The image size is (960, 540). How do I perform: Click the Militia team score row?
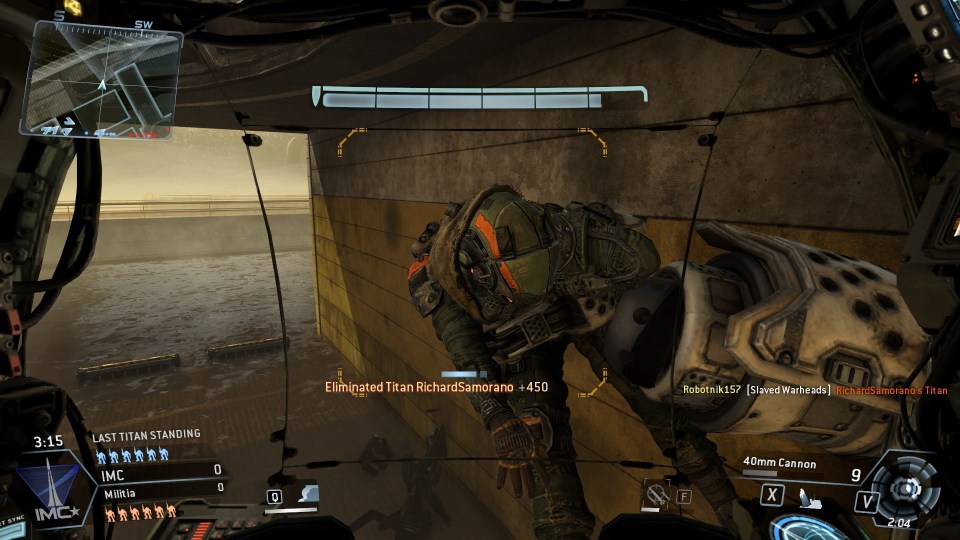coord(162,490)
